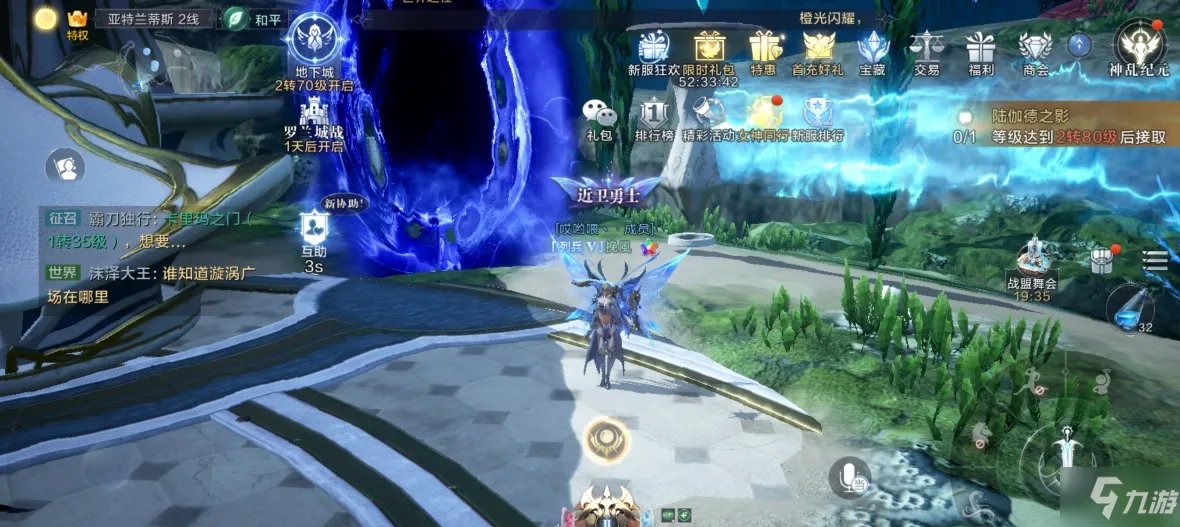
Task: Open the 商会 chamber of commerce icon
Action: [1035, 48]
